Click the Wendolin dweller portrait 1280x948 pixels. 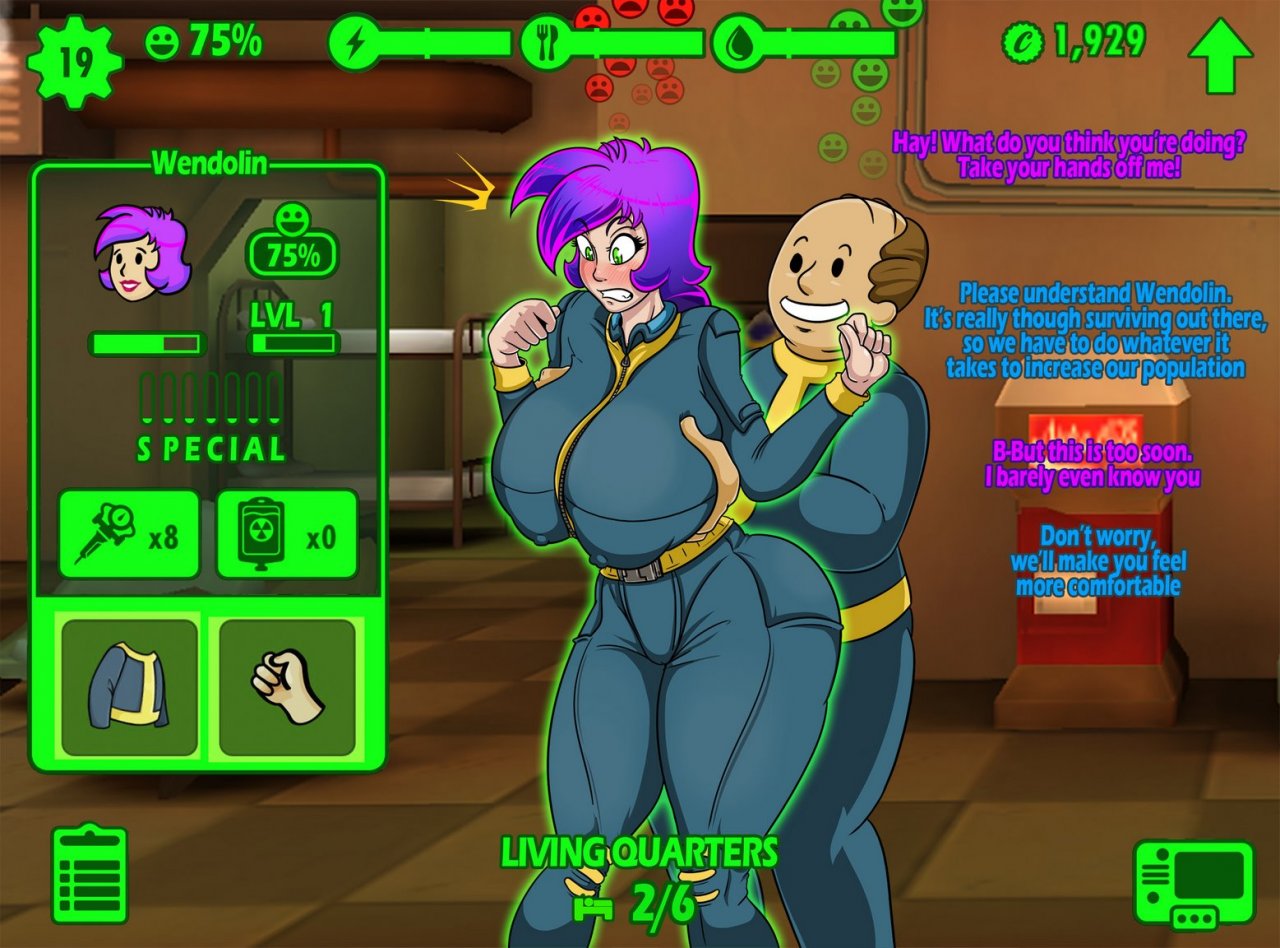pyautogui.click(x=142, y=251)
